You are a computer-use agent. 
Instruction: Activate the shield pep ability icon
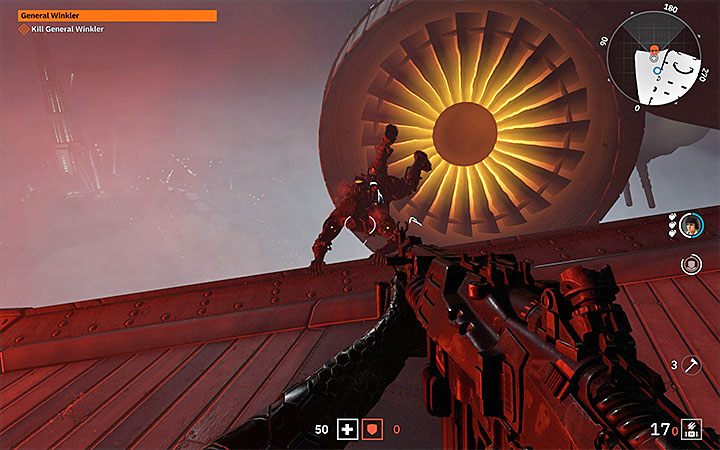tap(690, 264)
